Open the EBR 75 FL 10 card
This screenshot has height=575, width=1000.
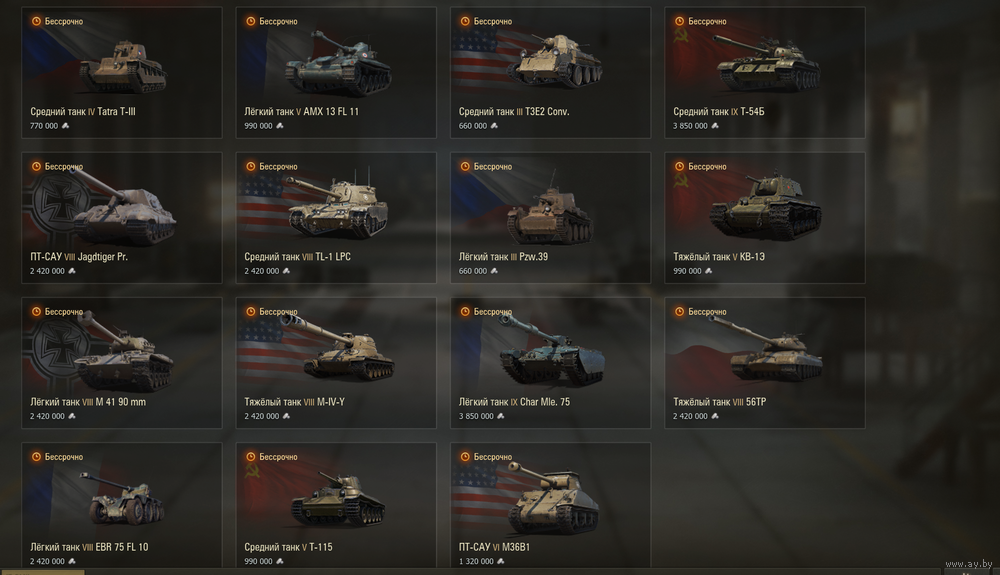point(121,507)
